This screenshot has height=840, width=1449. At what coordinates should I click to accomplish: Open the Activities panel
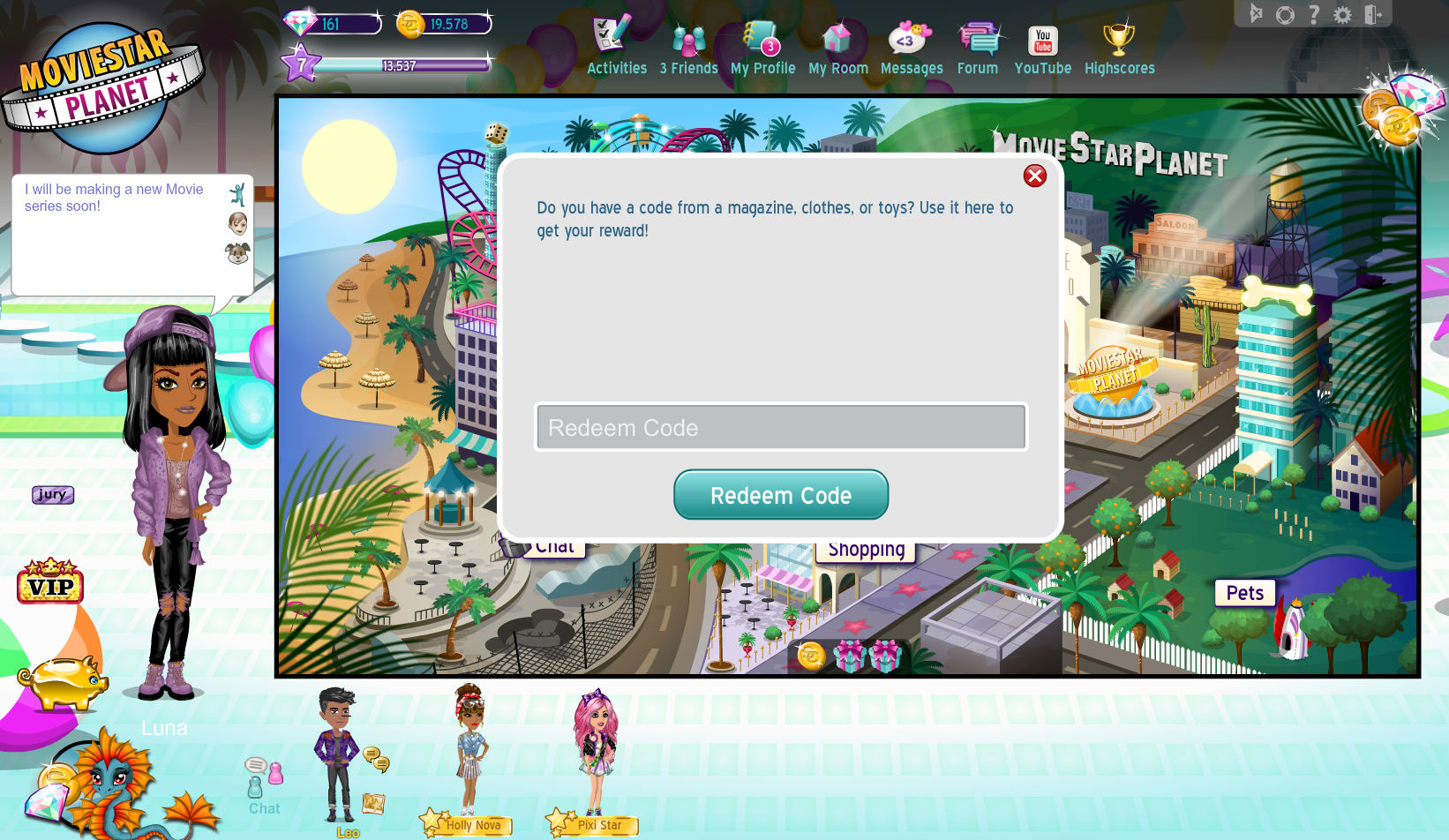click(615, 44)
